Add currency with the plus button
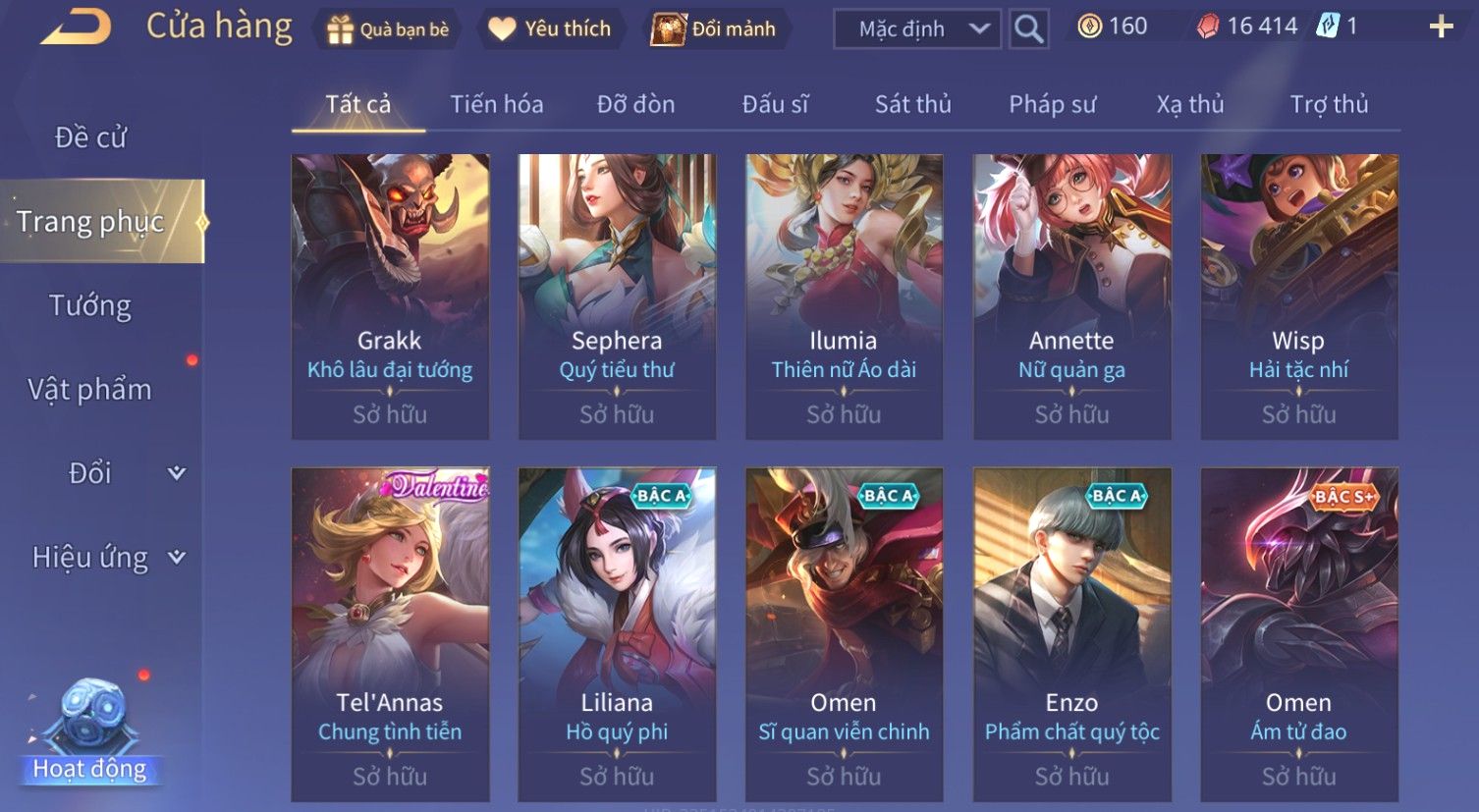 coord(1440,27)
